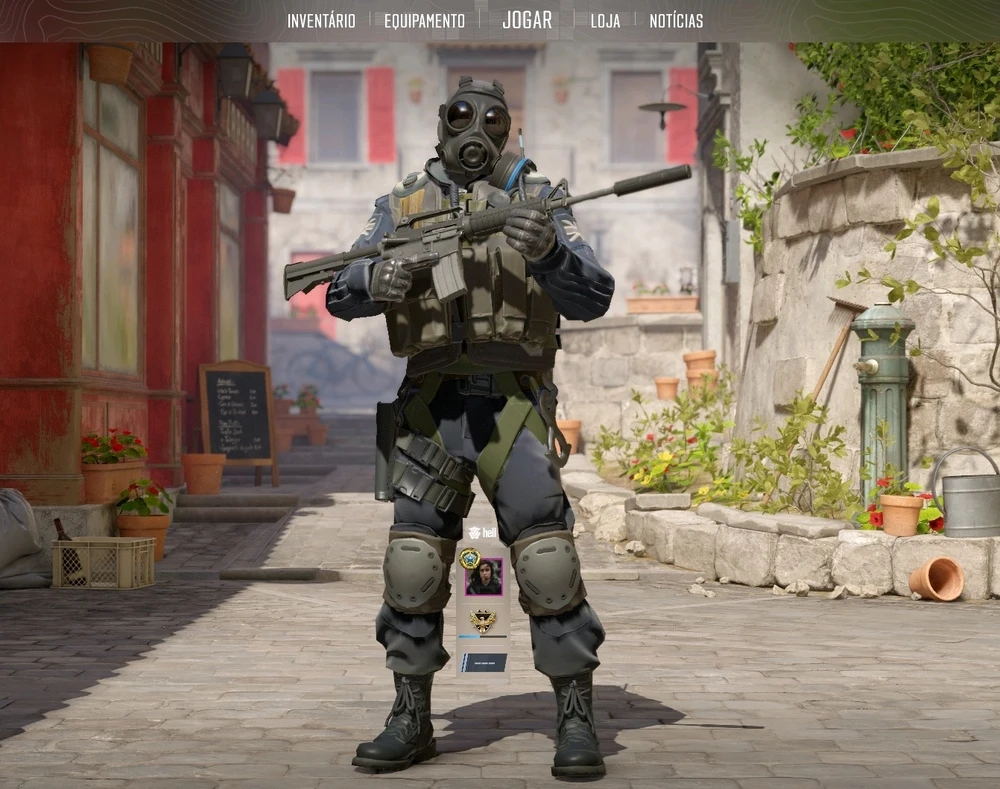This screenshot has height=789, width=1000.
Task: Click the golden eagle rank emblem
Action: [x=483, y=620]
